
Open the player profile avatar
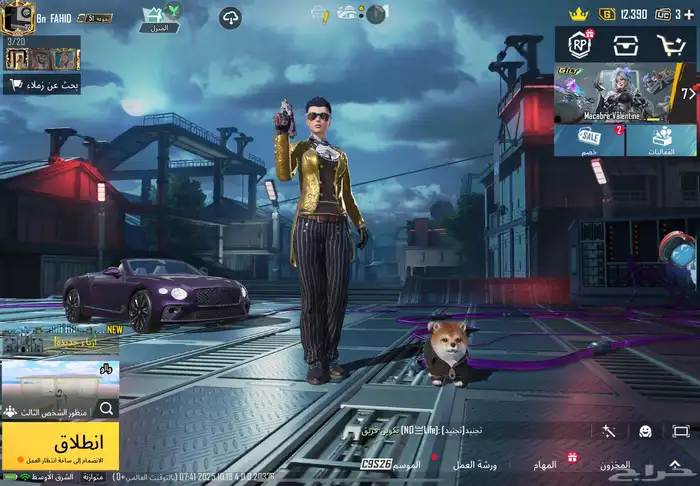coord(19,17)
